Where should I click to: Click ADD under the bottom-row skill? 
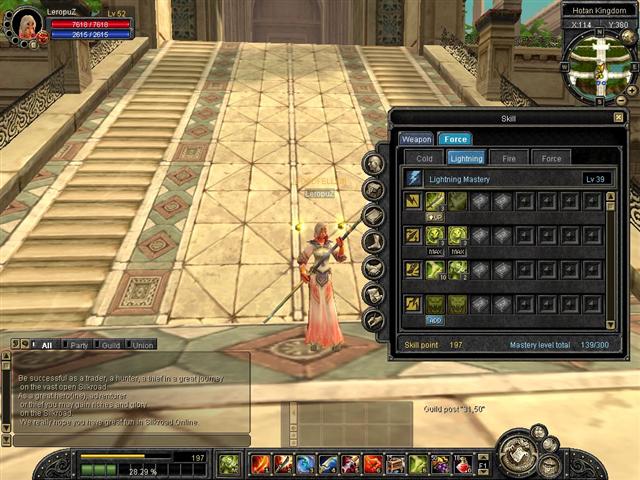pos(435,320)
